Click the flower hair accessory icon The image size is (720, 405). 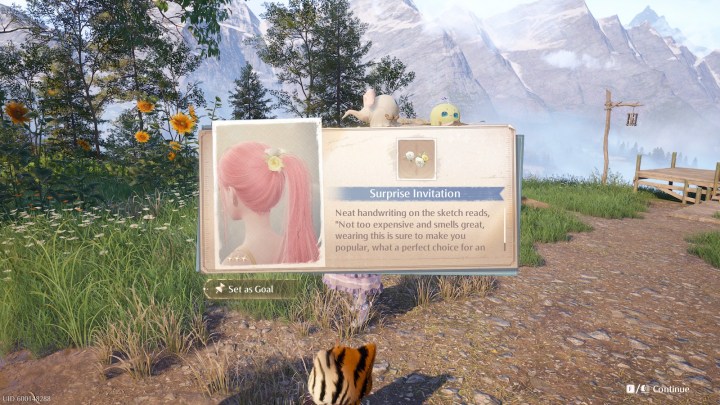(x=417, y=158)
